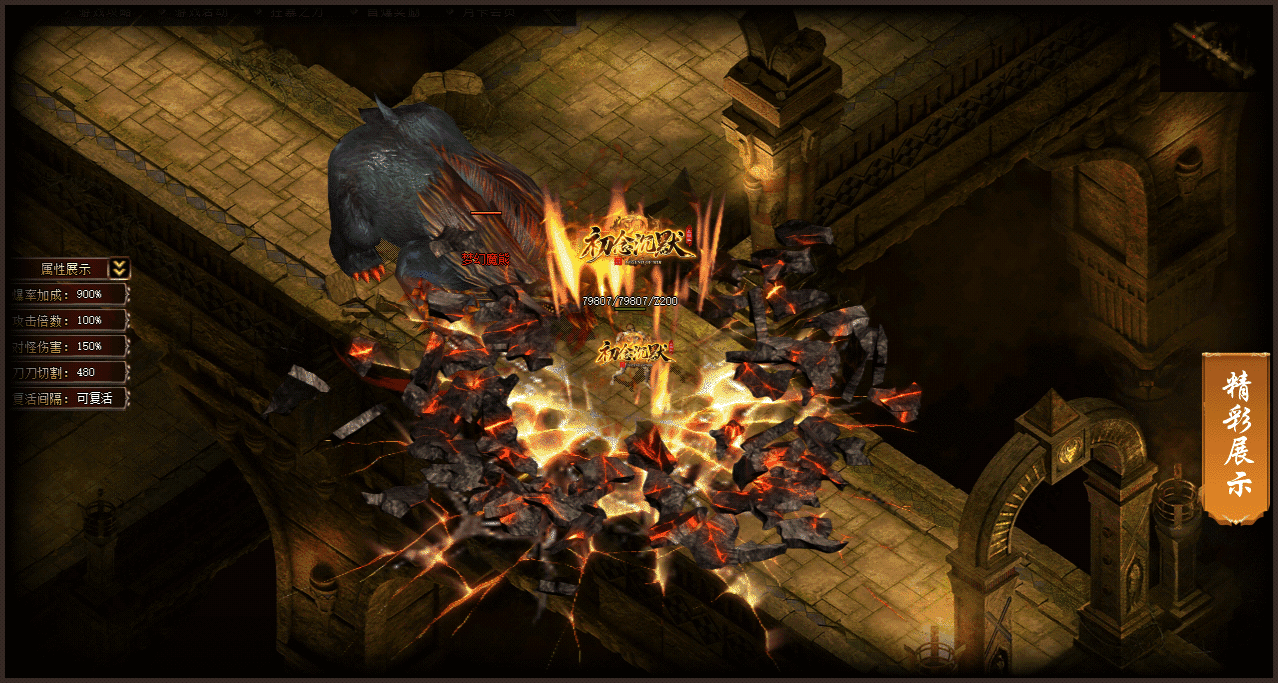Open the orange 精彩展示 banner

pos(1235,437)
